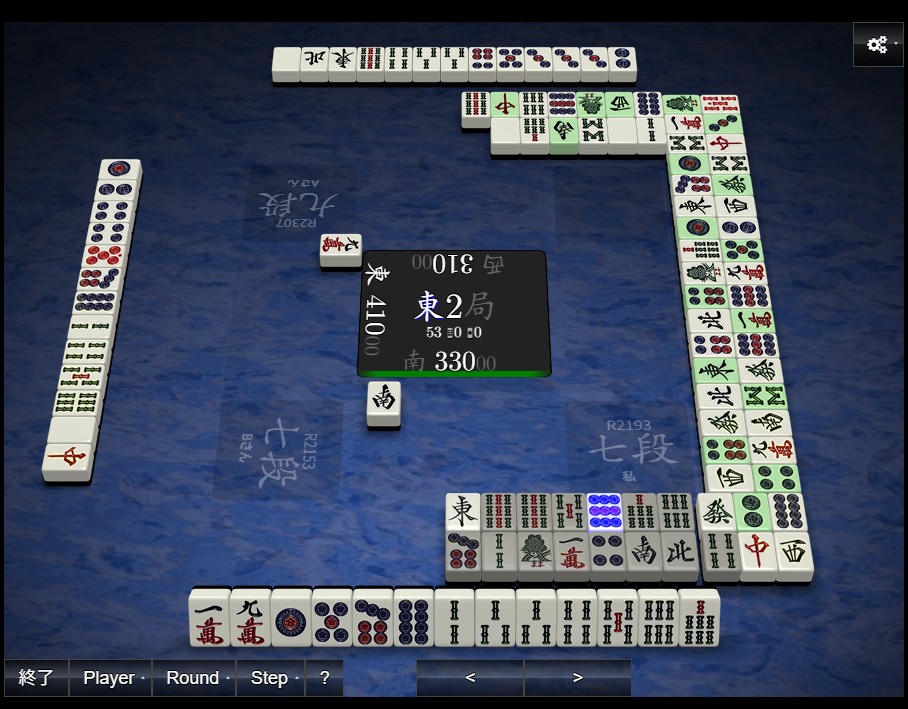Screen dimensions: 908x709
Task: Choose the one-circle tile in hand
Action: pyautogui.click(x=291, y=618)
